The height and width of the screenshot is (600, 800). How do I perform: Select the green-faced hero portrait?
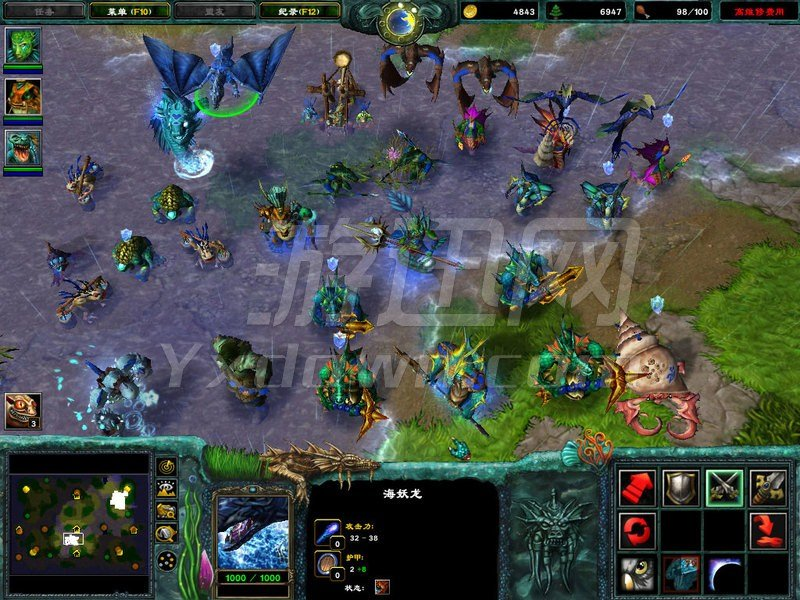tap(23, 46)
